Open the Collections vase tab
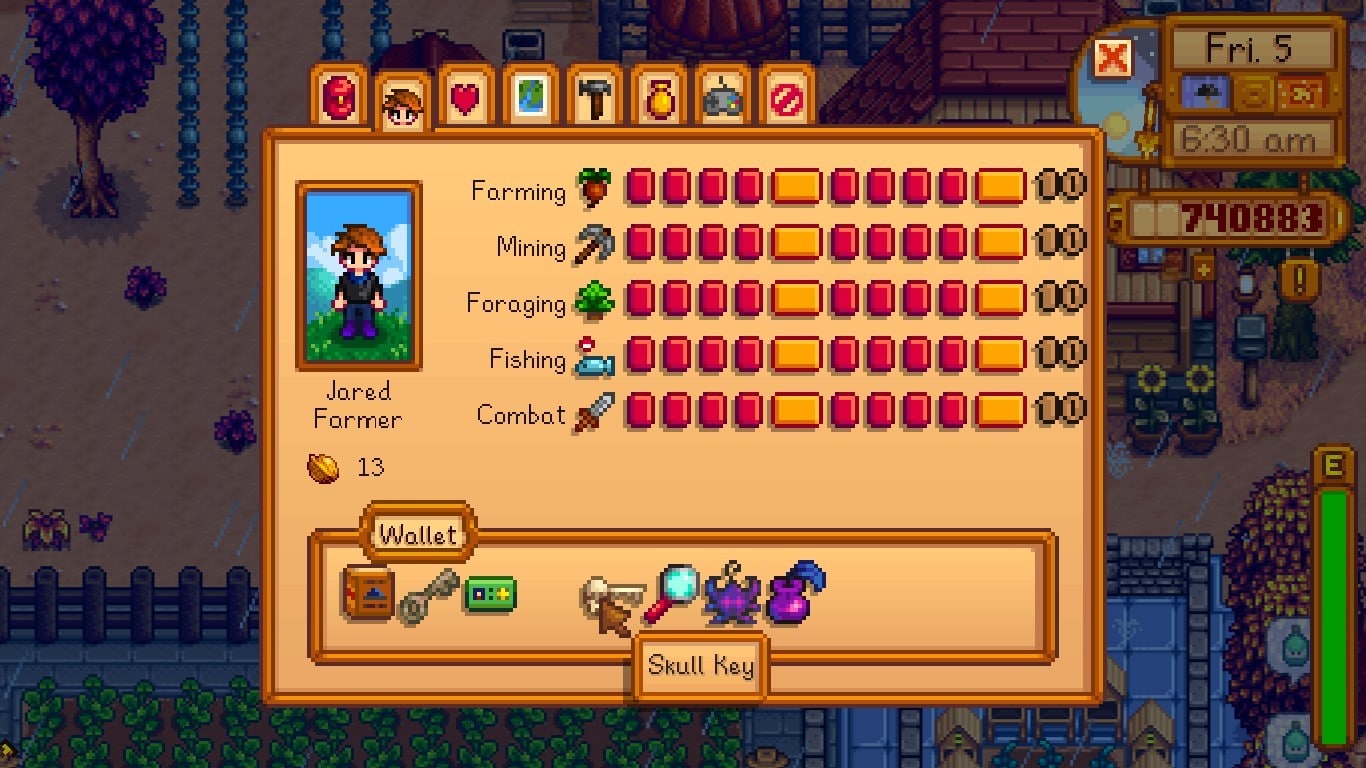This screenshot has height=768, width=1366. coord(658,98)
